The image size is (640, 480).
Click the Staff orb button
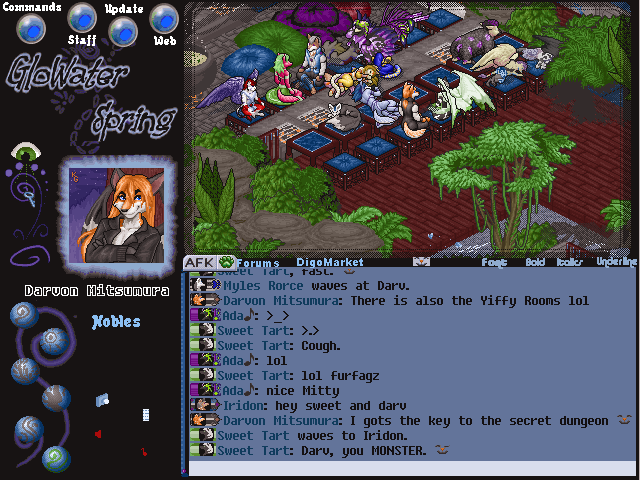pyautogui.click(x=82, y=18)
